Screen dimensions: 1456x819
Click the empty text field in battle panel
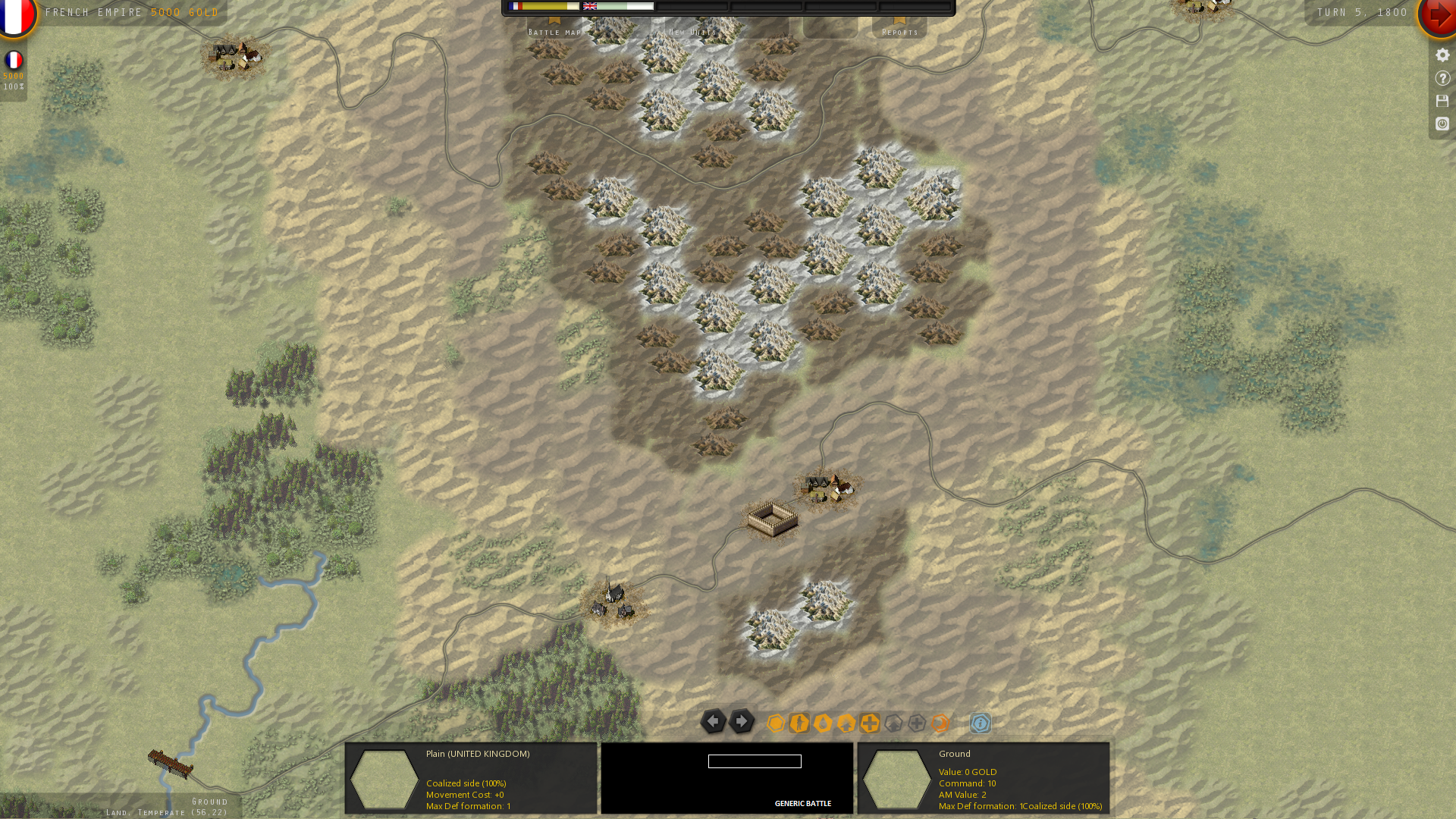point(755,761)
